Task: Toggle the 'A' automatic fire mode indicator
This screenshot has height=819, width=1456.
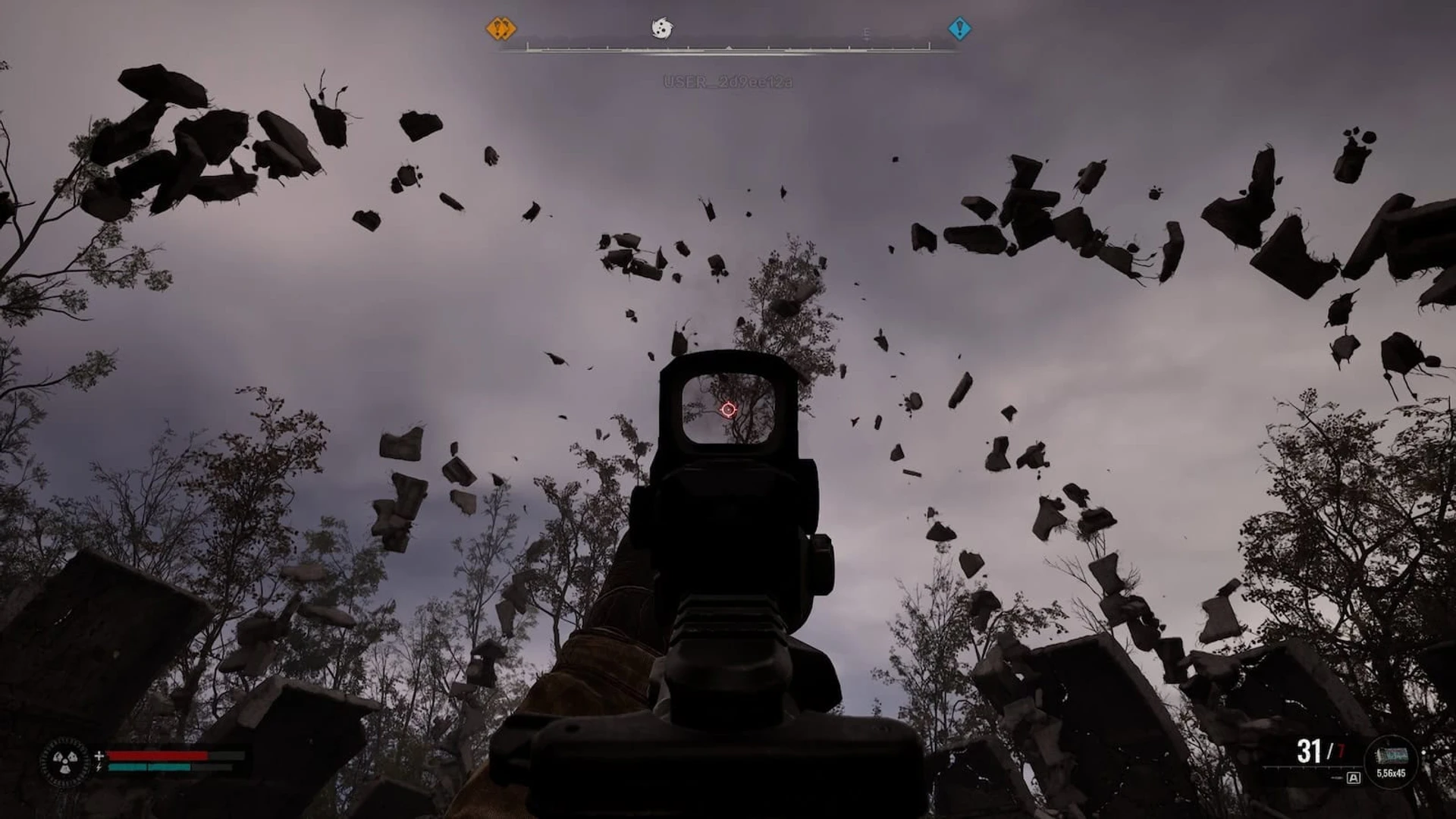Action: tap(1353, 778)
